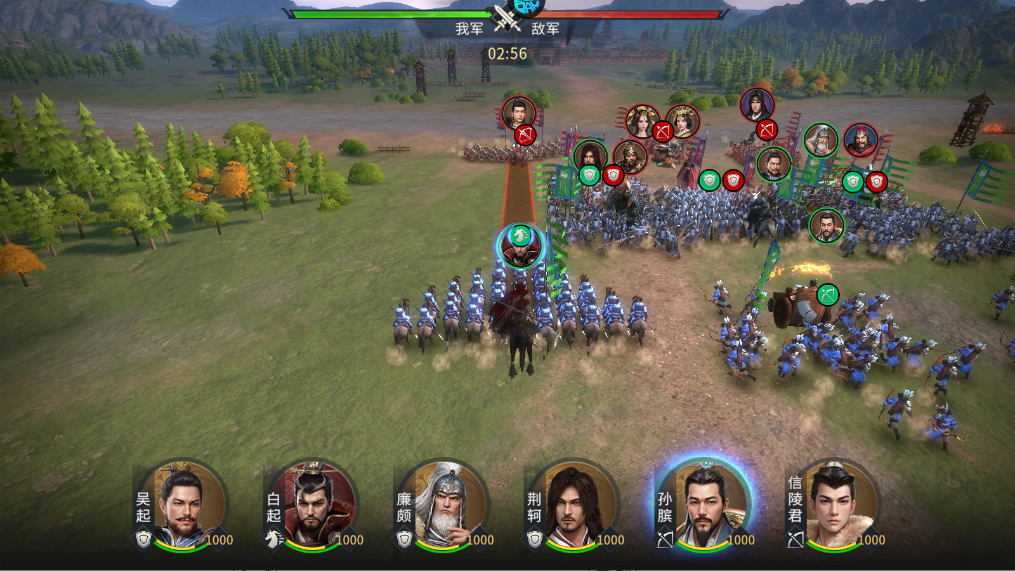The image size is (1015, 571).
Task: Select the white-bearded allied general's field portrait
Action: (821, 141)
